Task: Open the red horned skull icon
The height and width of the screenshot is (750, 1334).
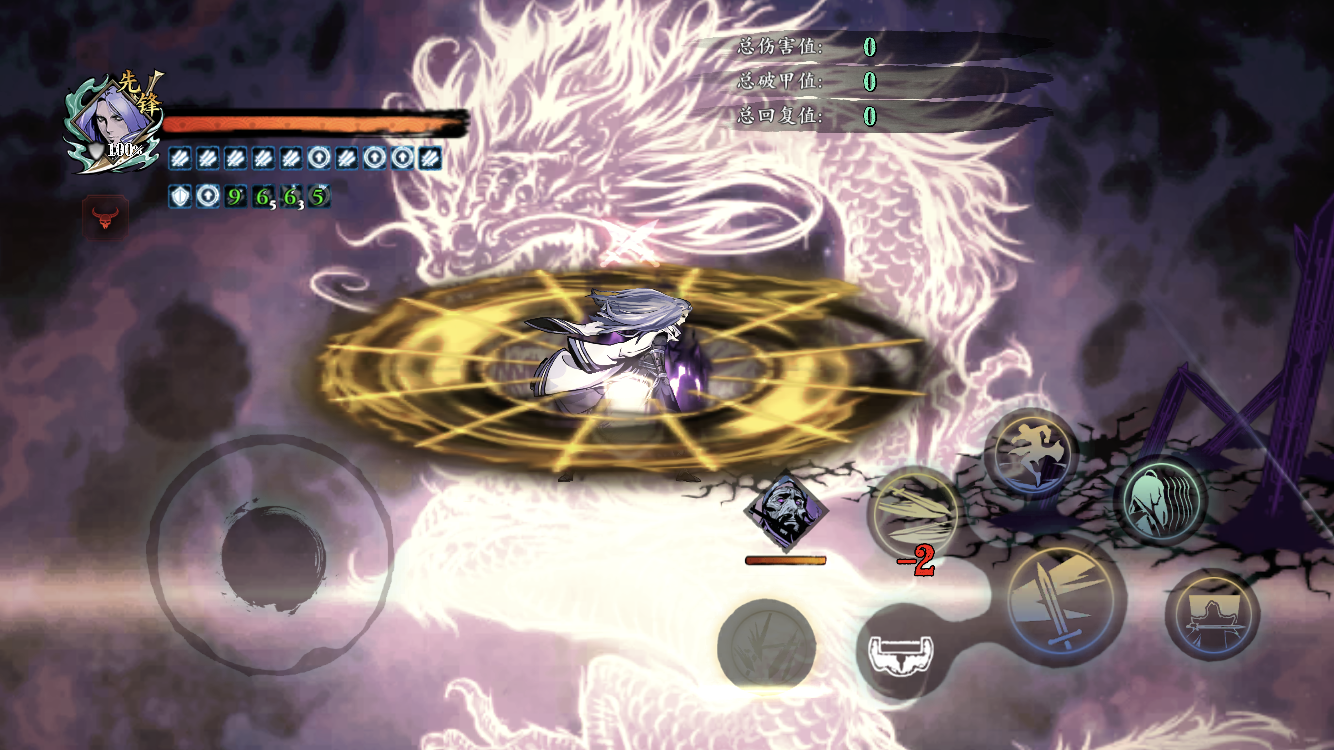Action: tap(105, 217)
